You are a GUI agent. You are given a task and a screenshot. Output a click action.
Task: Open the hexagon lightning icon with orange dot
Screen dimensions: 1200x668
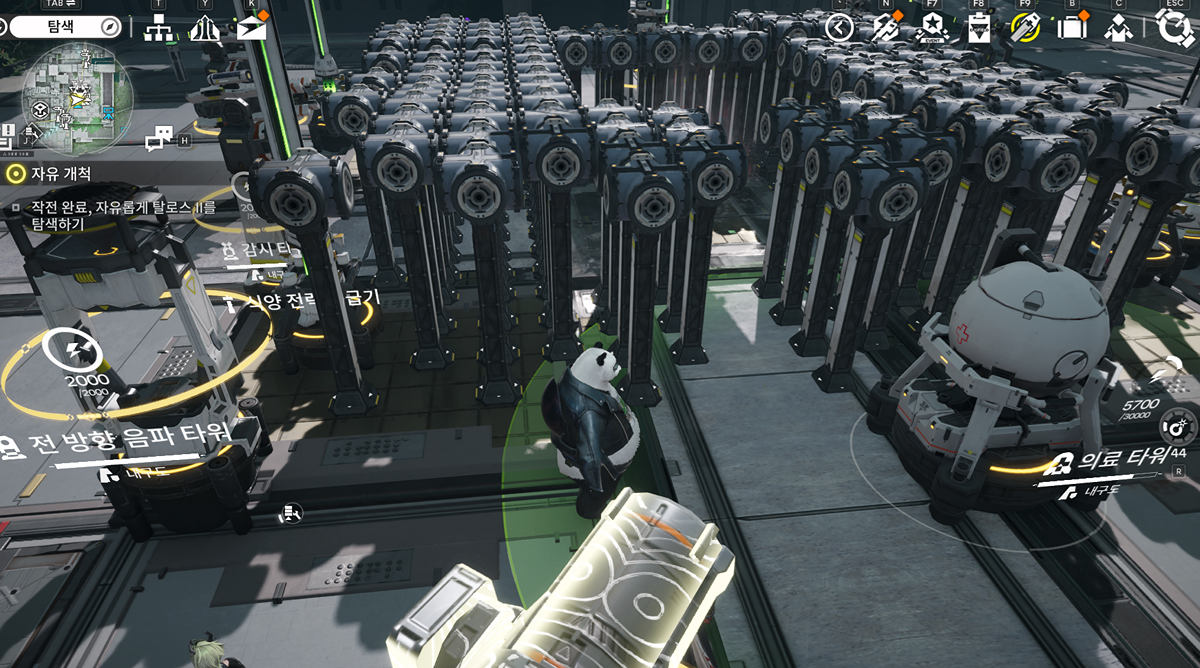885,27
